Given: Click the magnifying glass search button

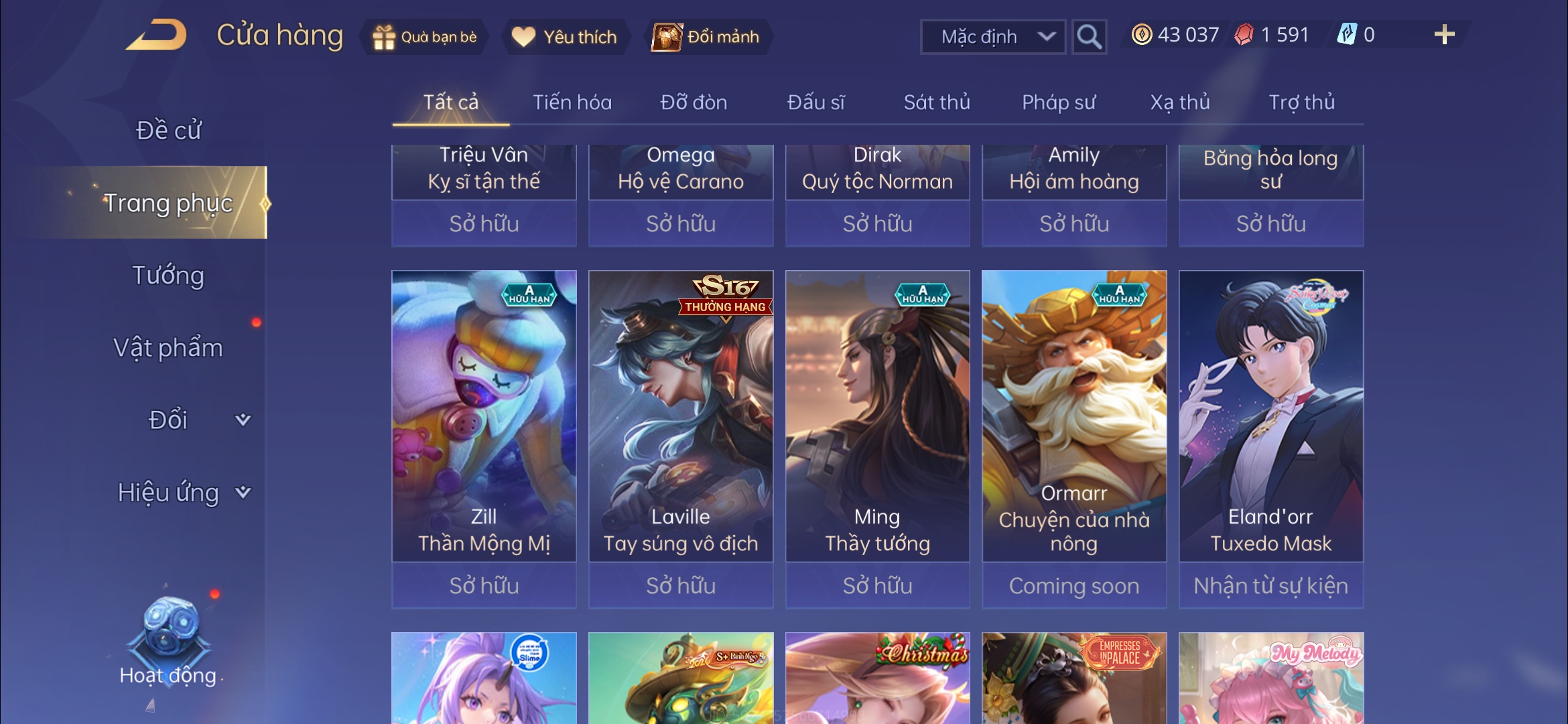Looking at the screenshot, I should pos(1089,37).
